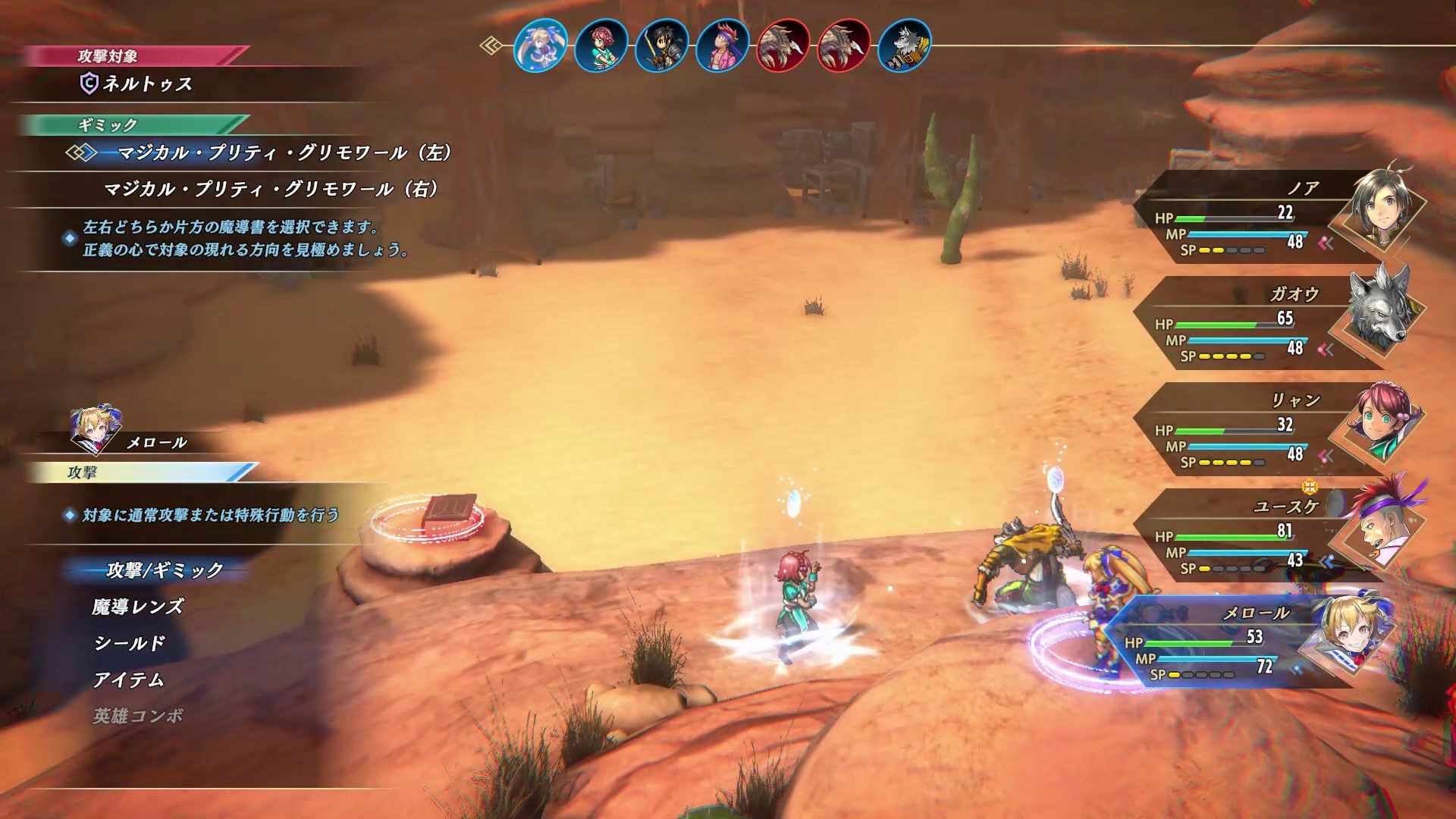Select シールド from battle menu
This screenshot has height=819, width=1456.
(129, 643)
